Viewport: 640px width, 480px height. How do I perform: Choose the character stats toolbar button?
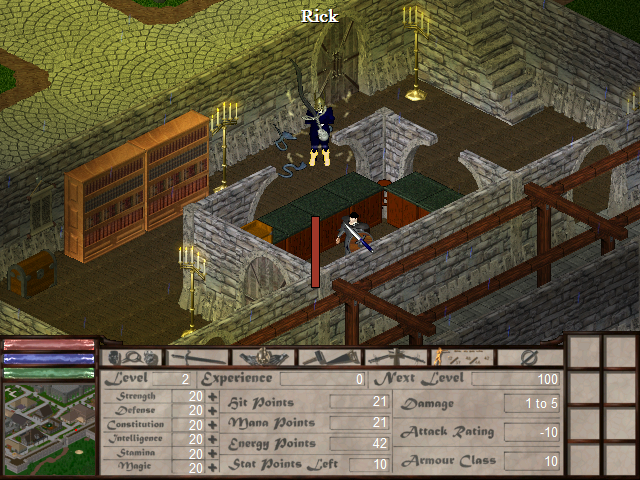463,357
